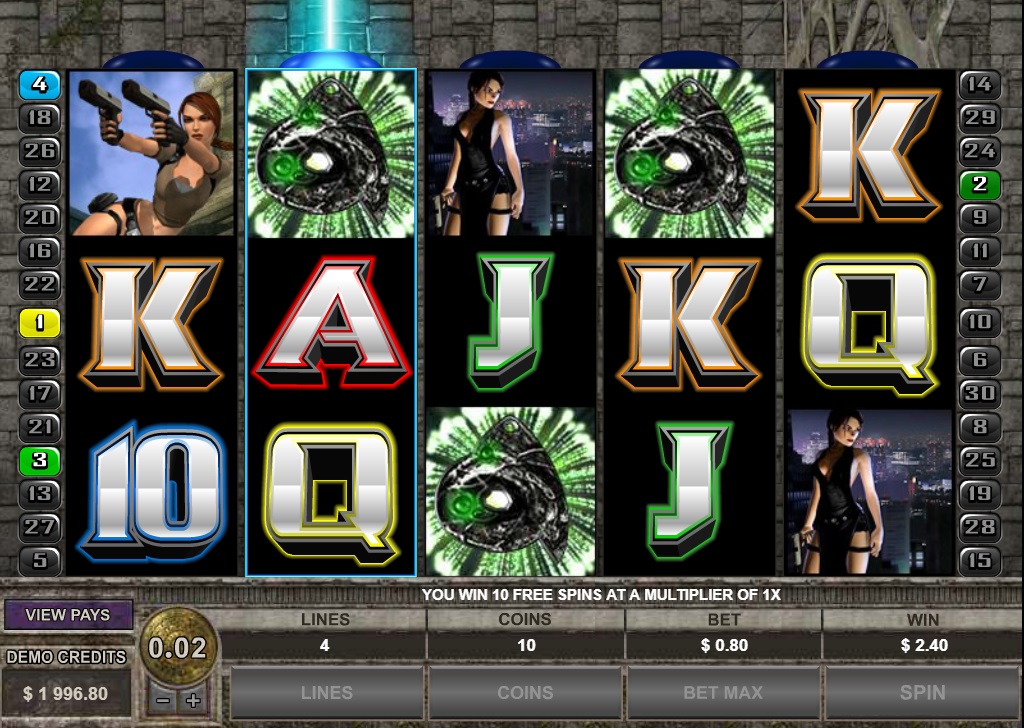This screenshot has height=728, width=1024.
Task: Pick payline 30 marker
Action: [980, 392]
